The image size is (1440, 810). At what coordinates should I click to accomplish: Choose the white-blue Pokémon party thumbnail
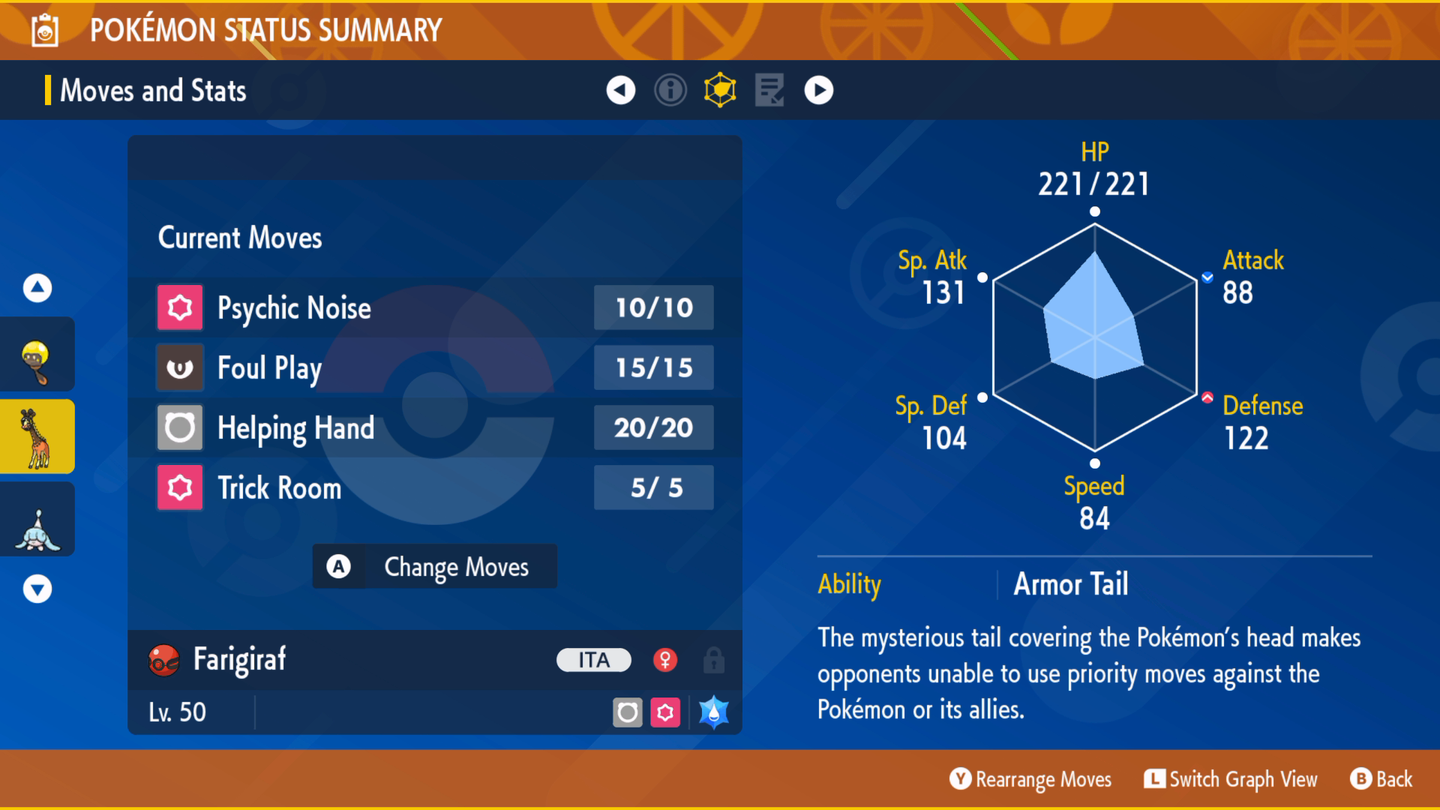point(38,520)
